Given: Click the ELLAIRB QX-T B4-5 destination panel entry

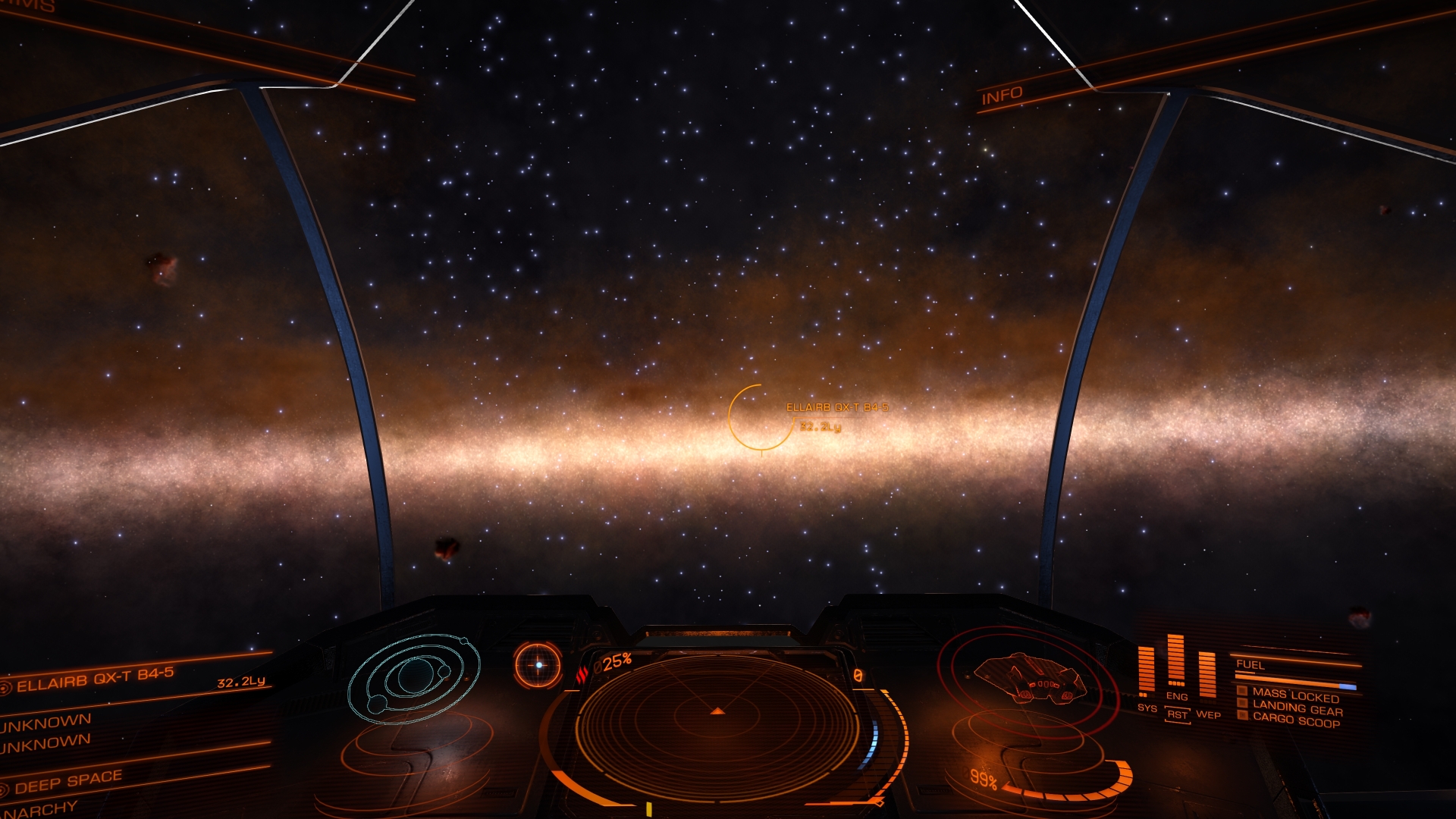Looking at the screenshot, I should [96, 679].
